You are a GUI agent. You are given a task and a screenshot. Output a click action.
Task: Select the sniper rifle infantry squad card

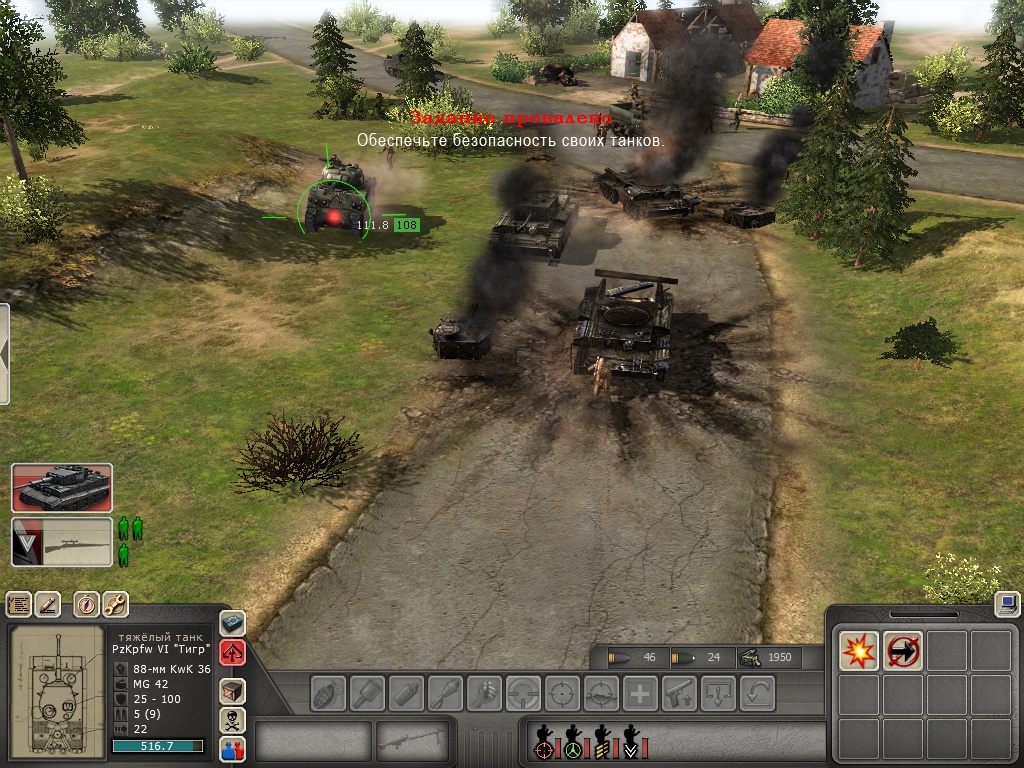62,542
